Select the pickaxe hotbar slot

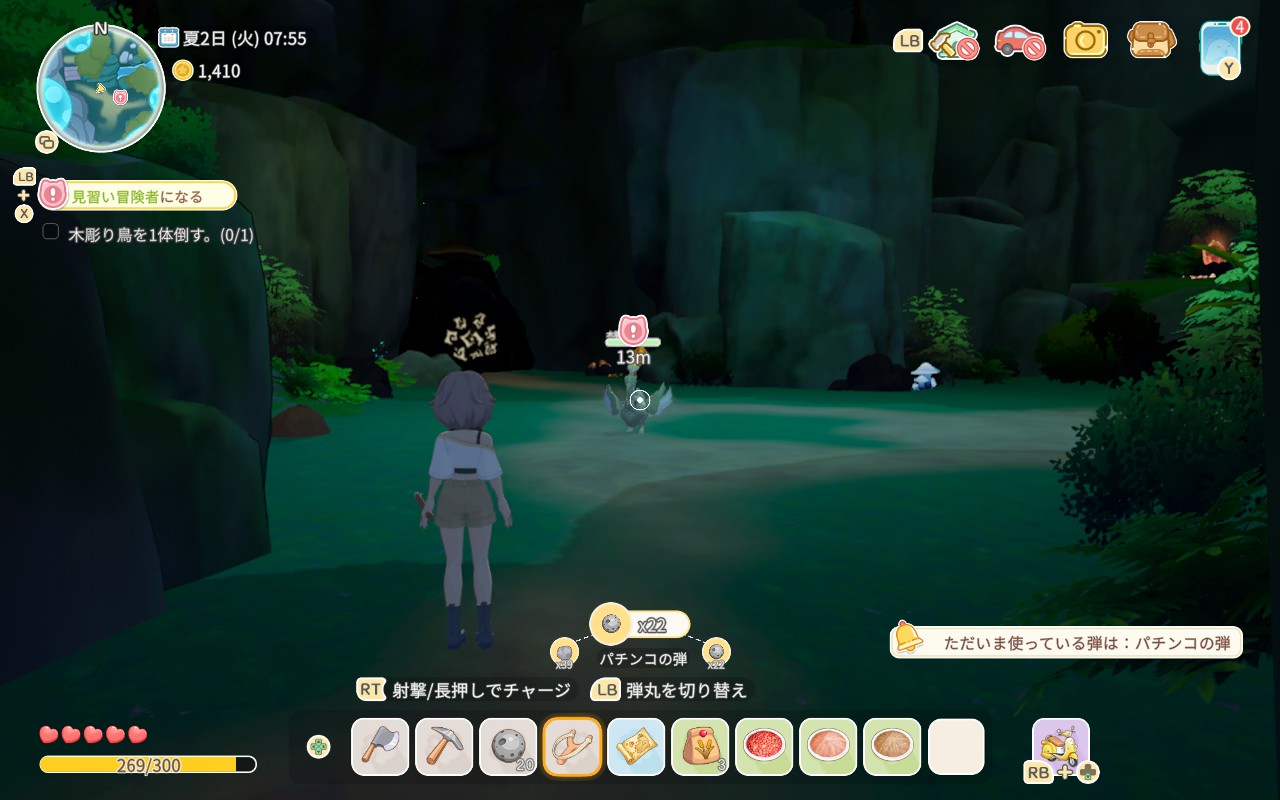pyautogui.click(x=444, y=747)
